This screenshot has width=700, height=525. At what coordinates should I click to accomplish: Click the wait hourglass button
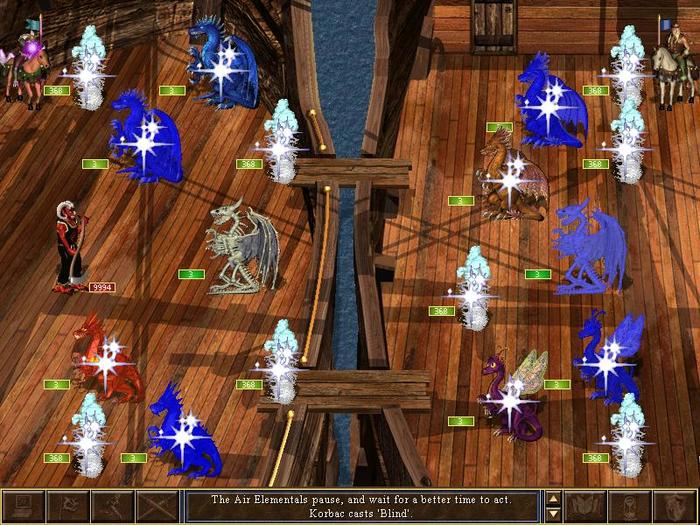click(x=631, y=507)
